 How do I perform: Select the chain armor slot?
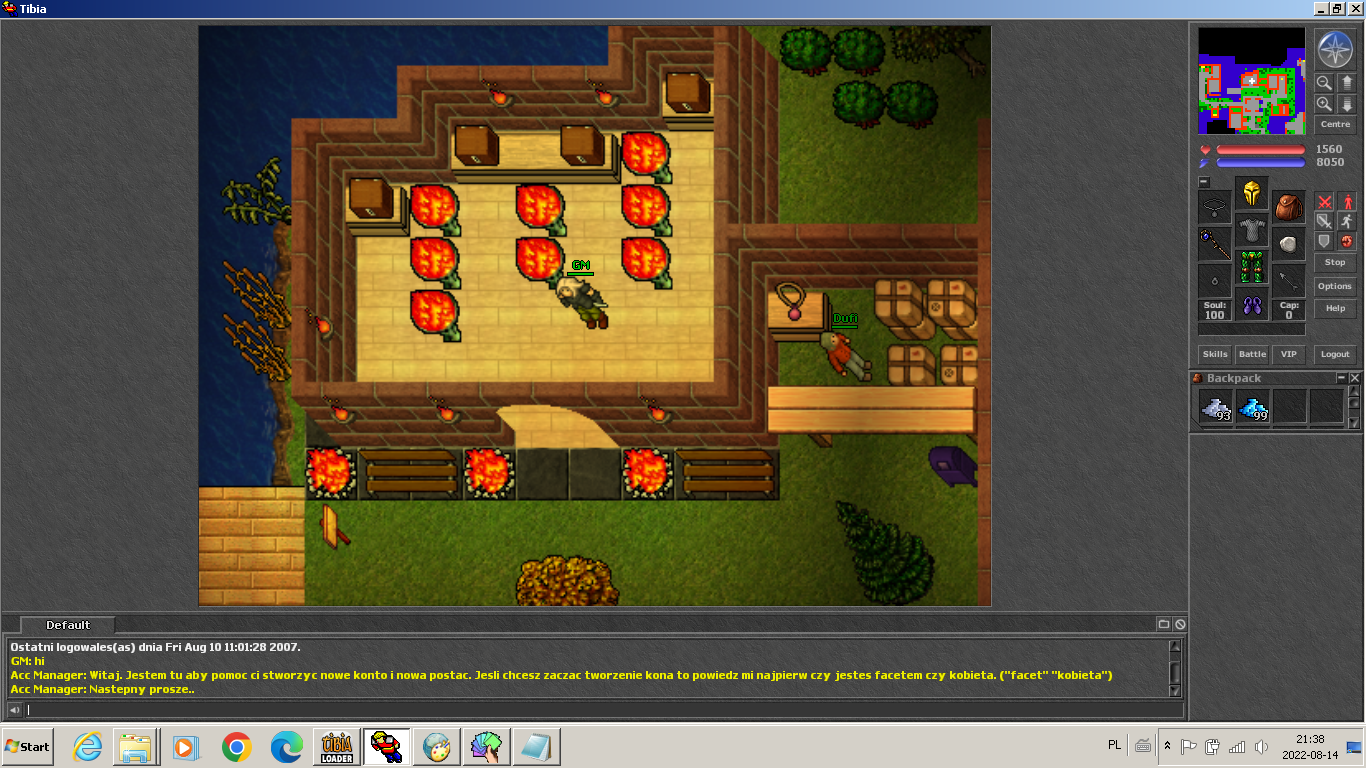click(x=1251, y=230)
